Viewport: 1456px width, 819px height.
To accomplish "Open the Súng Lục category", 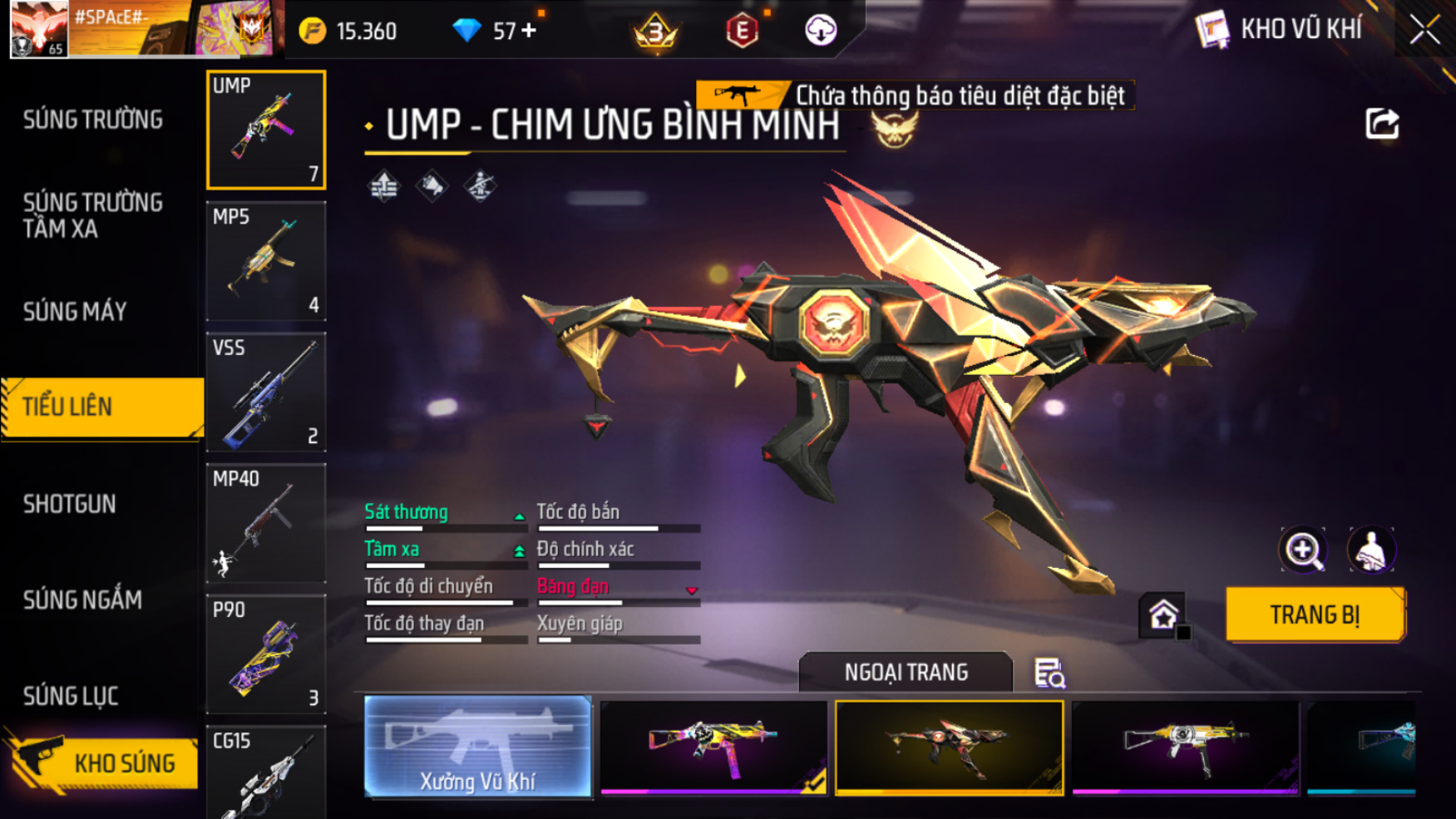I will [x=71, y=696].
